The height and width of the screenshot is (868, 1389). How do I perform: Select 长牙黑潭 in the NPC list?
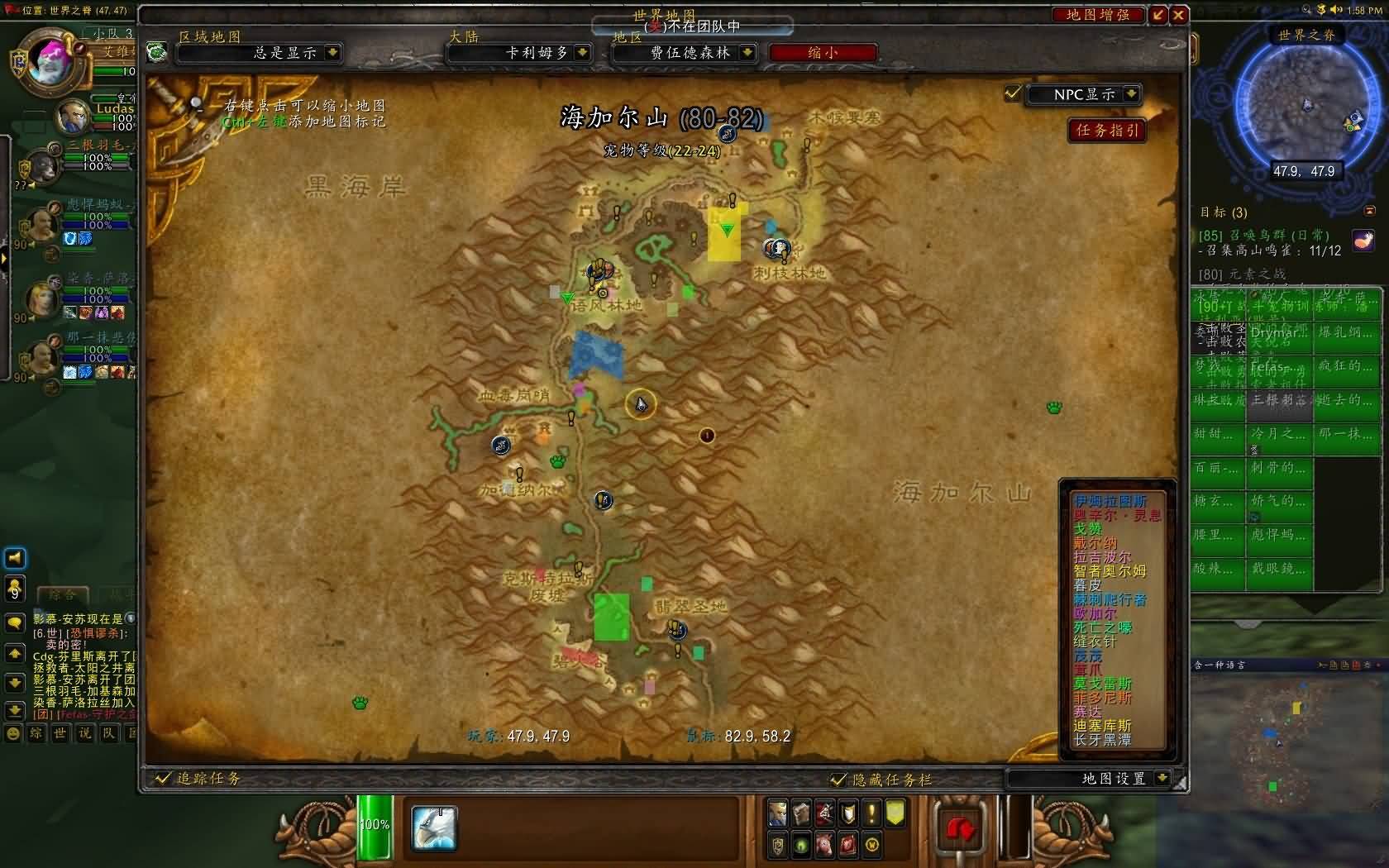click(1102, 740)
